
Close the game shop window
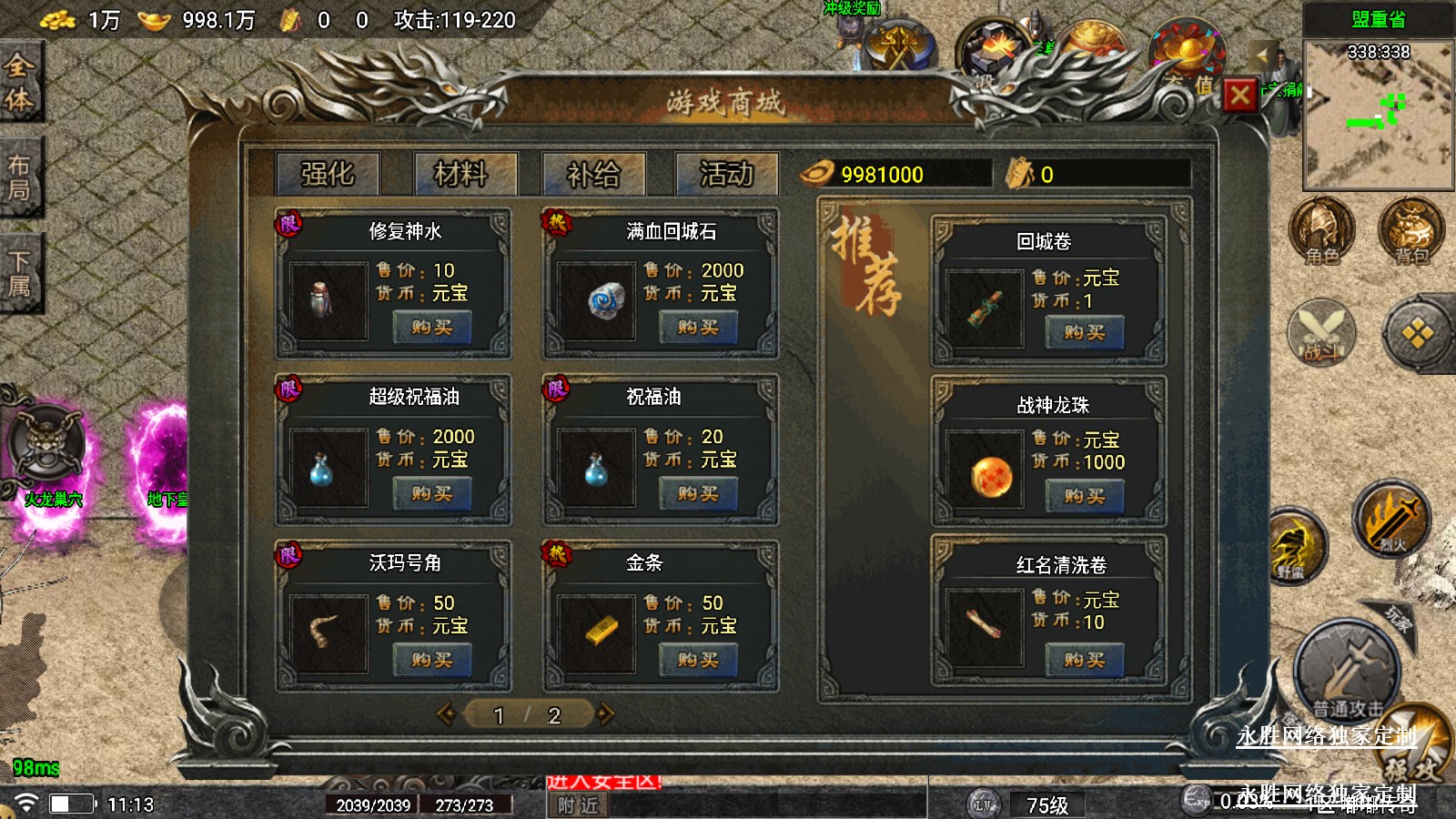click(x=1239, y=95)
